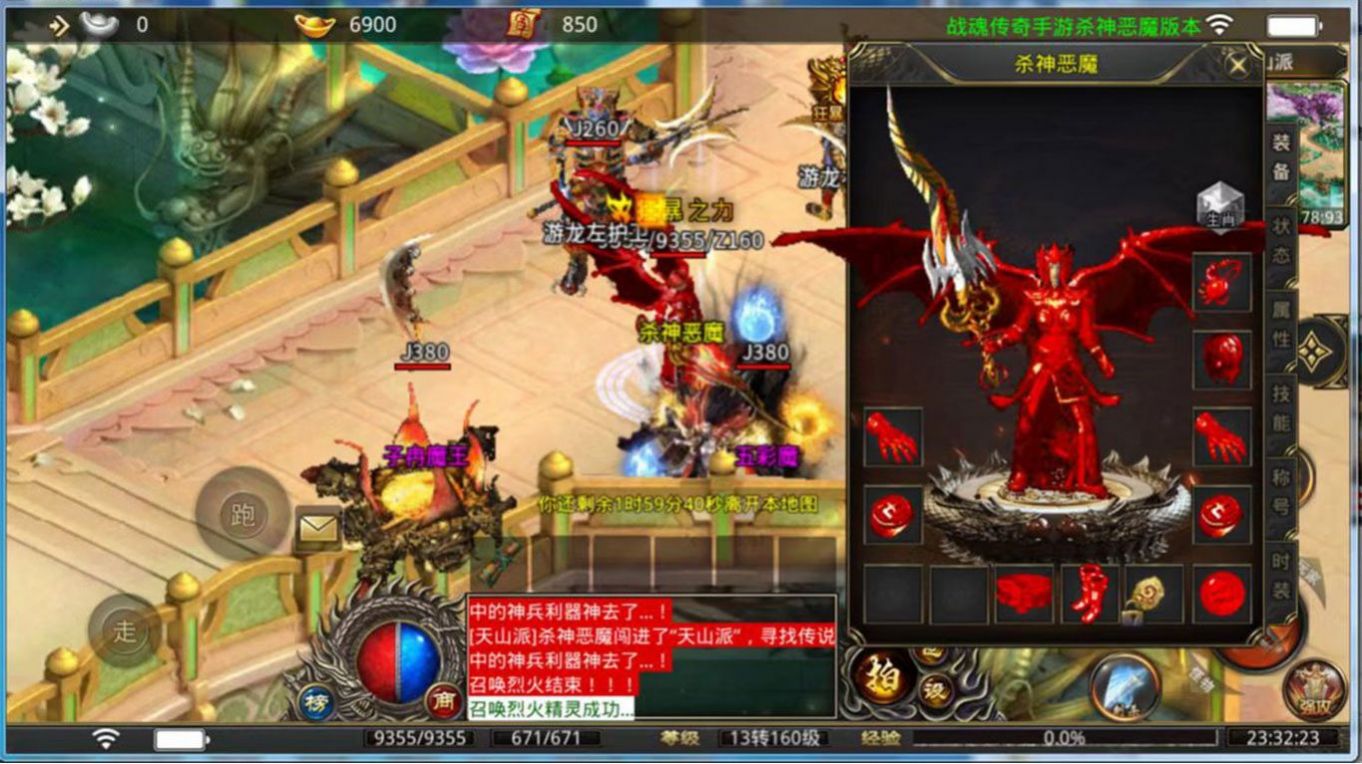Select the 技能 skills tab
This screenshot has height=764, width=1362.
click(1281, 407)
